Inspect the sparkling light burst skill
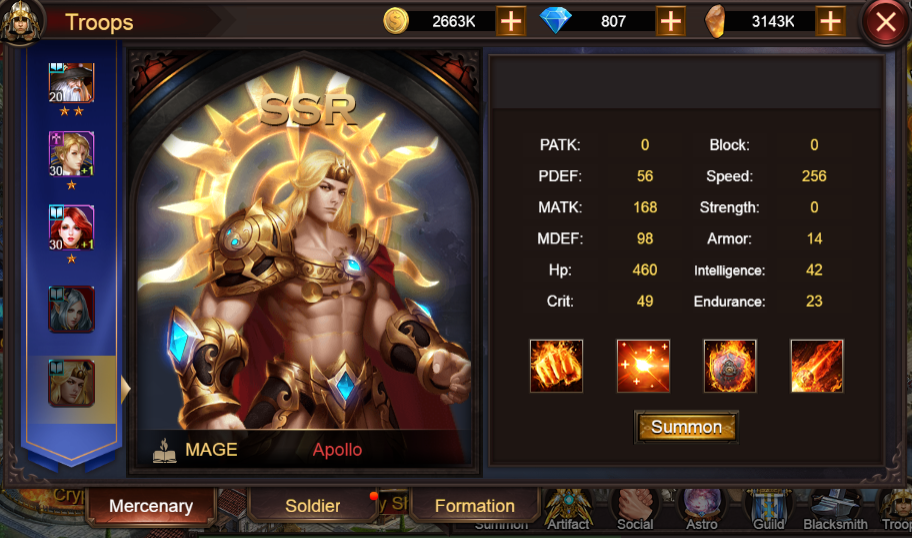Image resolution: width=912 pixels, height=538 pixels. click(x=643, y=366)
